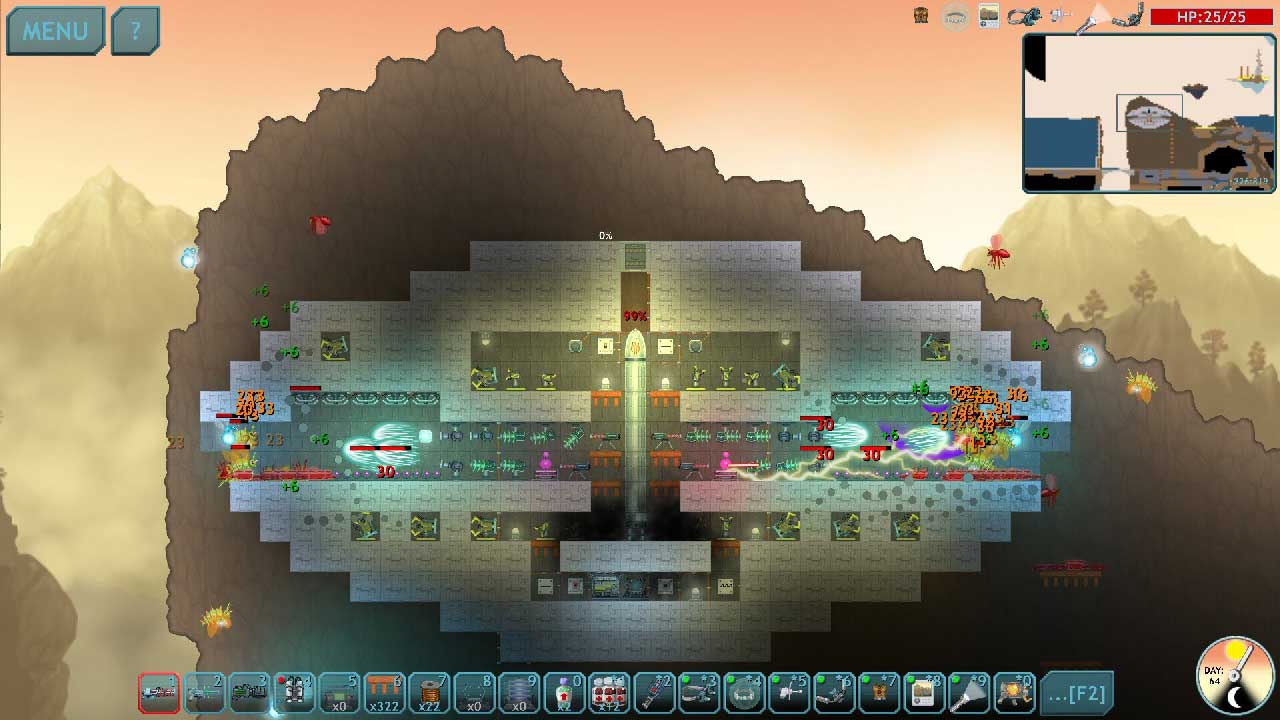Open the minimap
Viewport: 1280px width, 720px height.
[1150, 113]
